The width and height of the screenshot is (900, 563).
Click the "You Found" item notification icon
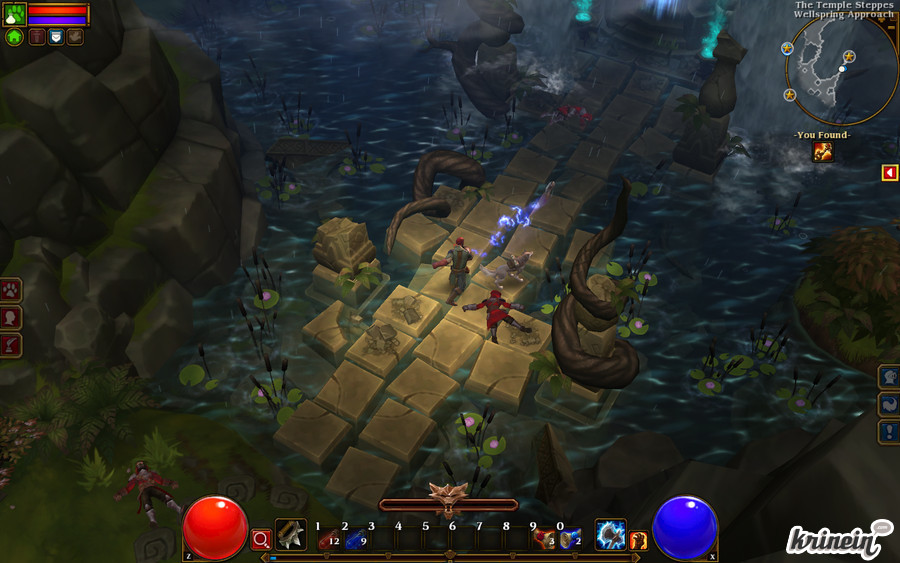823,151
